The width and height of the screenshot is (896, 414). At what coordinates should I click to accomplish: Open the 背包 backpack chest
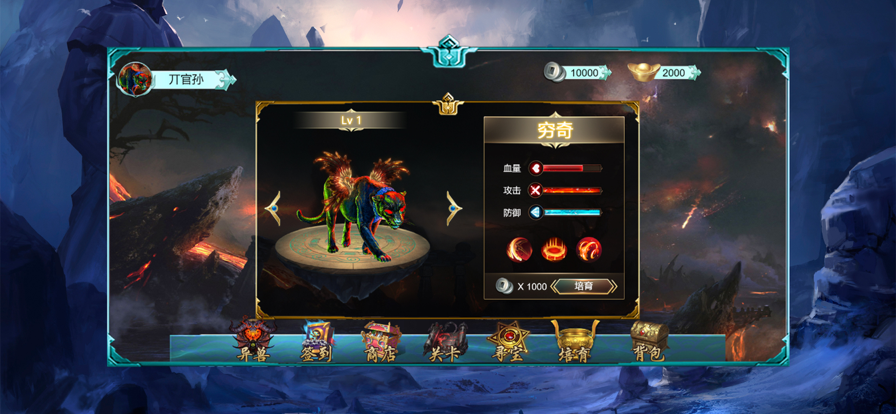click(647, 340)
